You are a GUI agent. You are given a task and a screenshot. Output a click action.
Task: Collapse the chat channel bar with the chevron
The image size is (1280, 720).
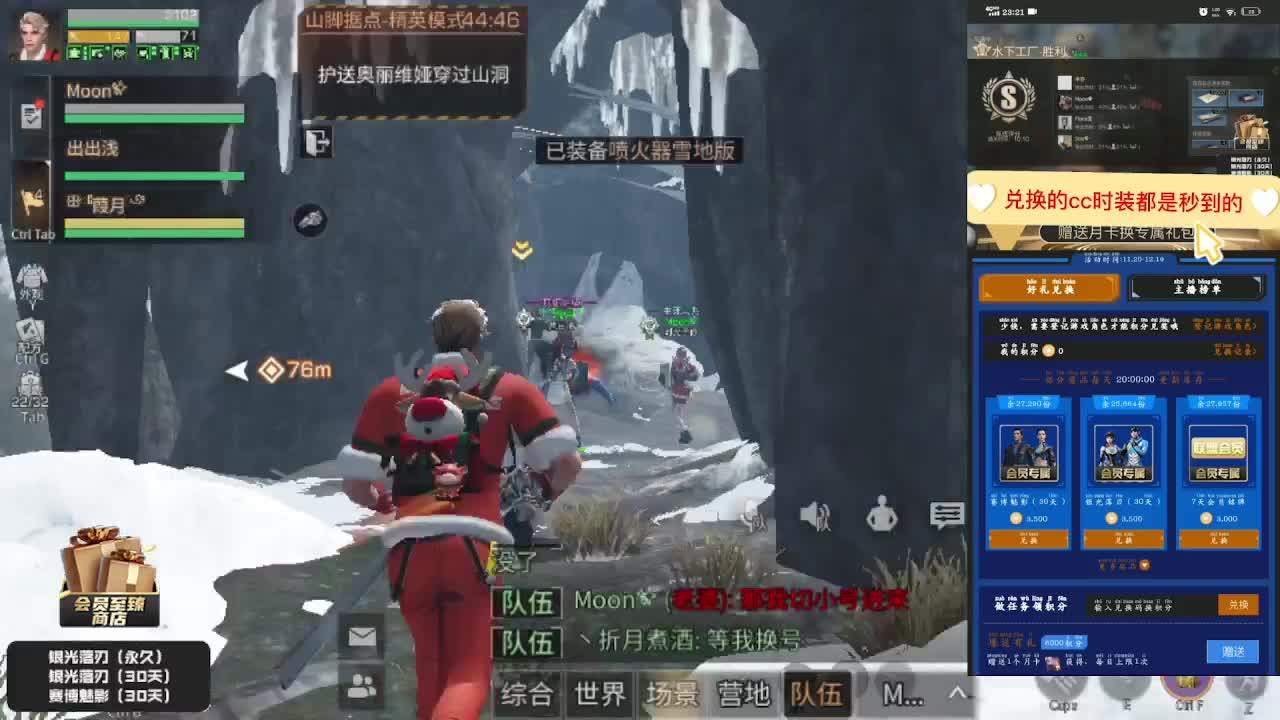pos(956,692)
